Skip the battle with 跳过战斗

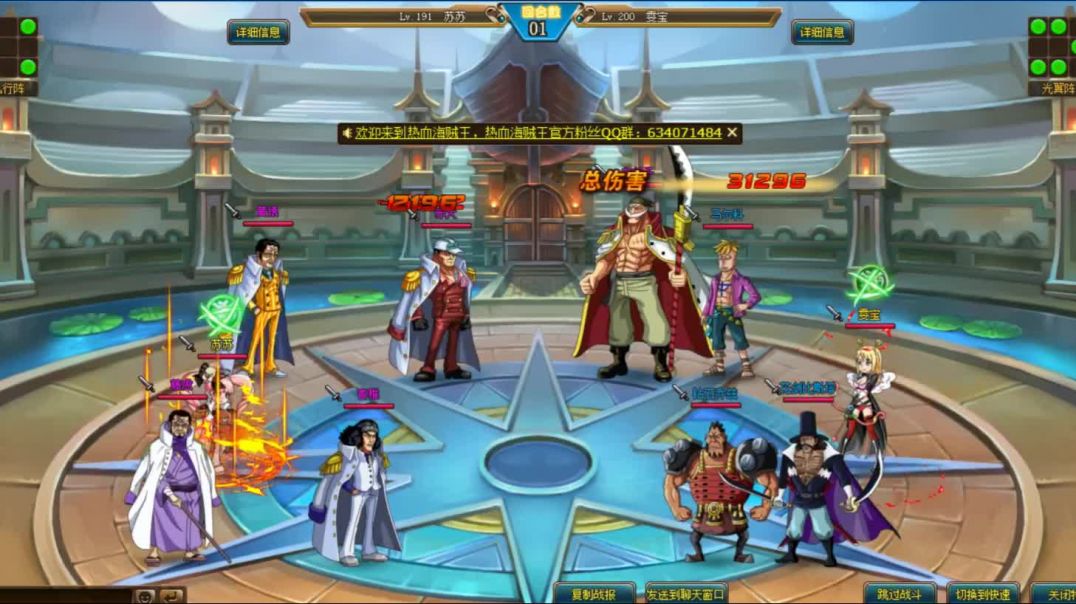tap(900, 594)
